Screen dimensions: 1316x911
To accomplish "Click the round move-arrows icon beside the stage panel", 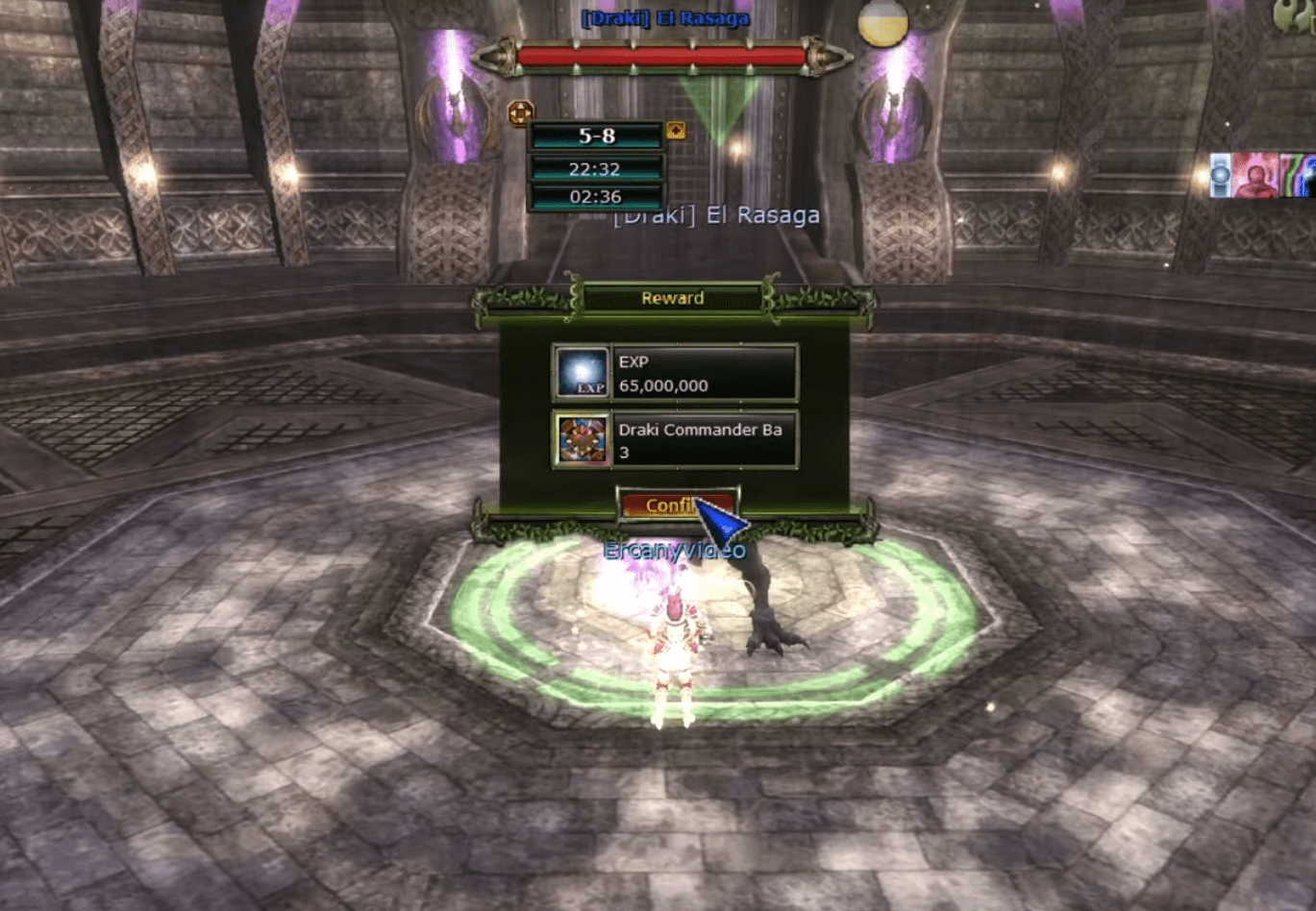I will [x=520, y=113].
